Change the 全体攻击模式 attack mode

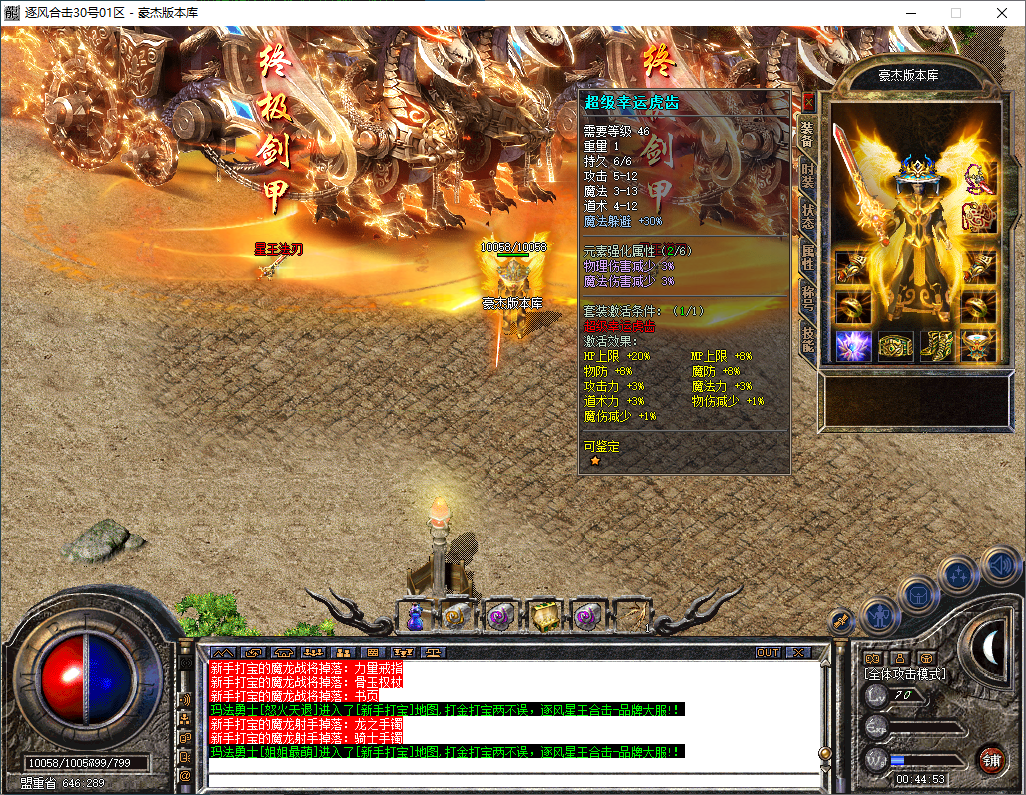coord(905,674)
